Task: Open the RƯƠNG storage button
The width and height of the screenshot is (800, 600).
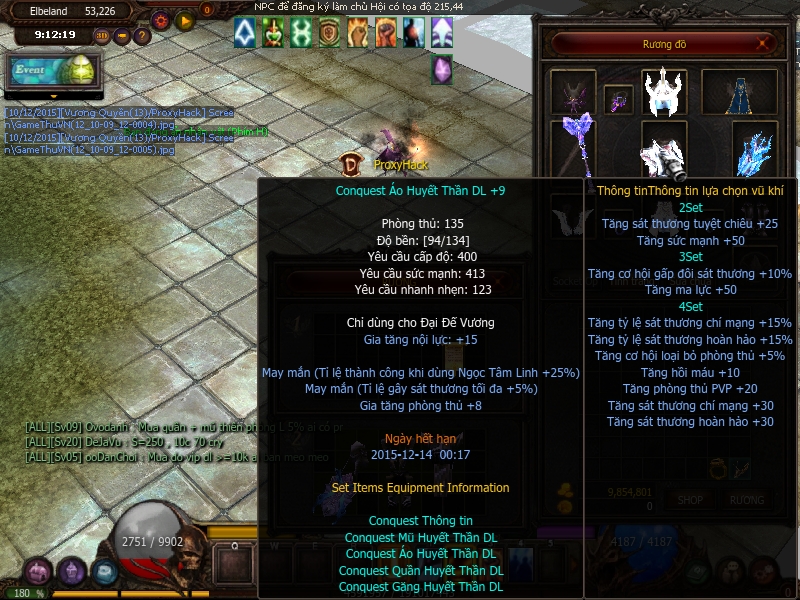Action: point(746,499)
